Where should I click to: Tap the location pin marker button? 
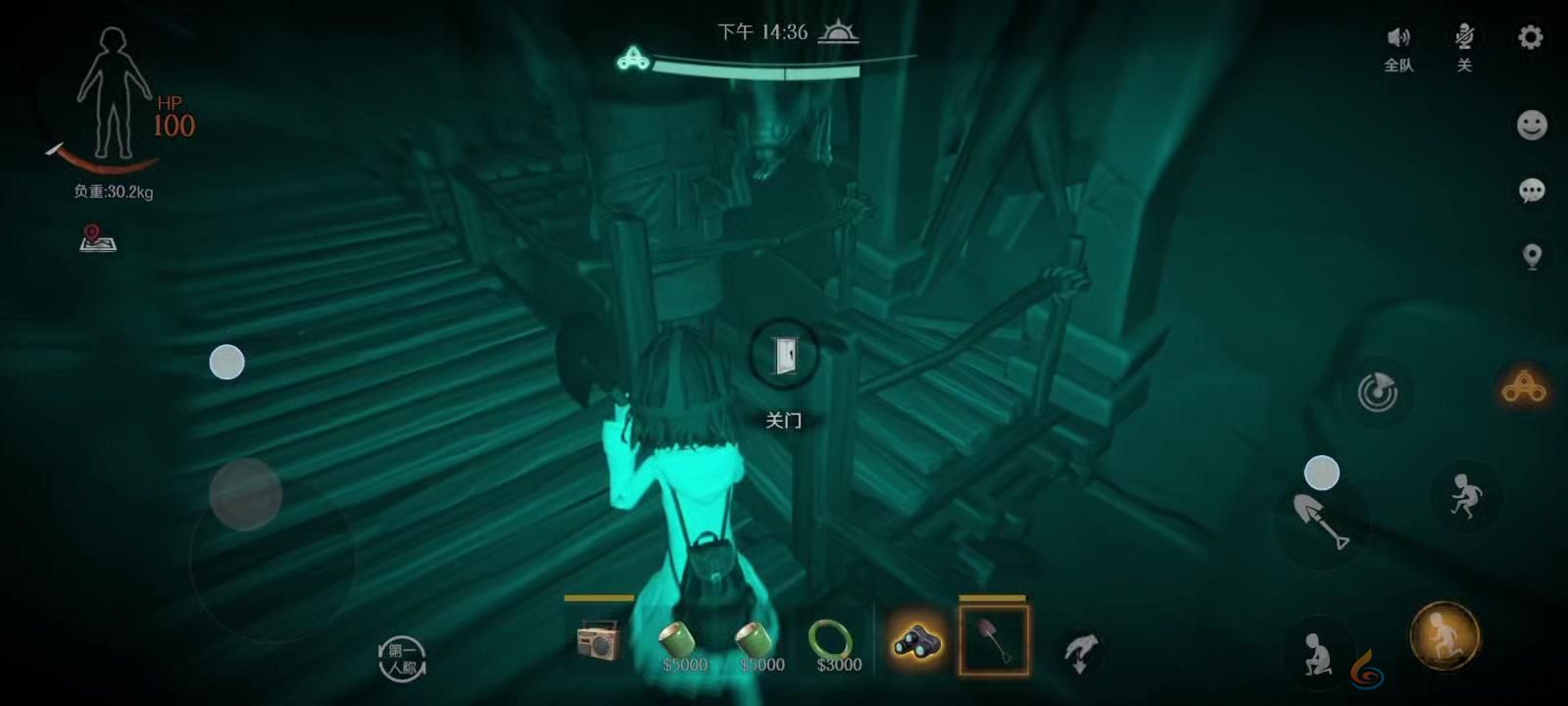click(x=1532, y=256)
